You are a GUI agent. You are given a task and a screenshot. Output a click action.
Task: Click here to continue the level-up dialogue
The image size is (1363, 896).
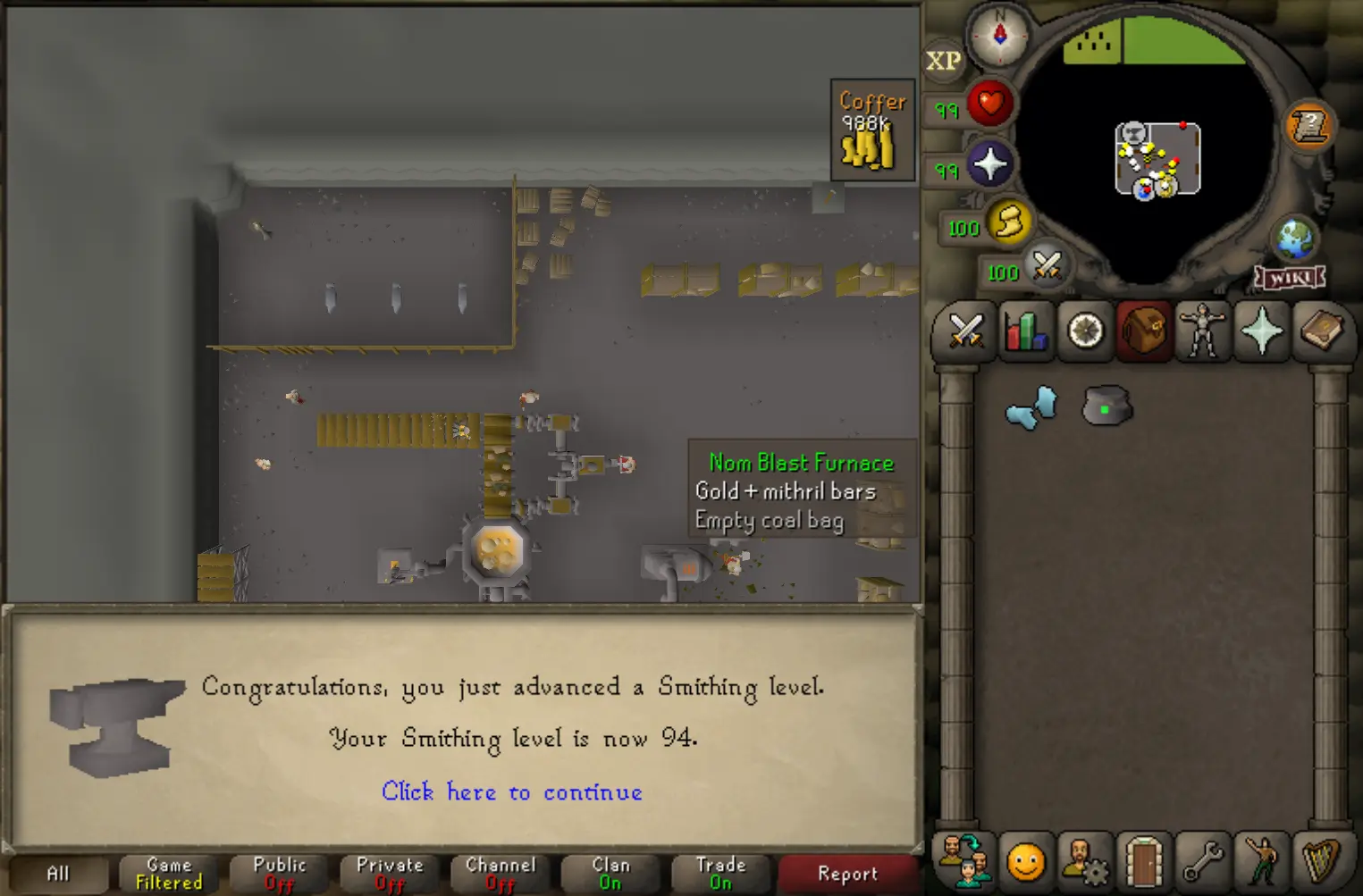point(511,792)
